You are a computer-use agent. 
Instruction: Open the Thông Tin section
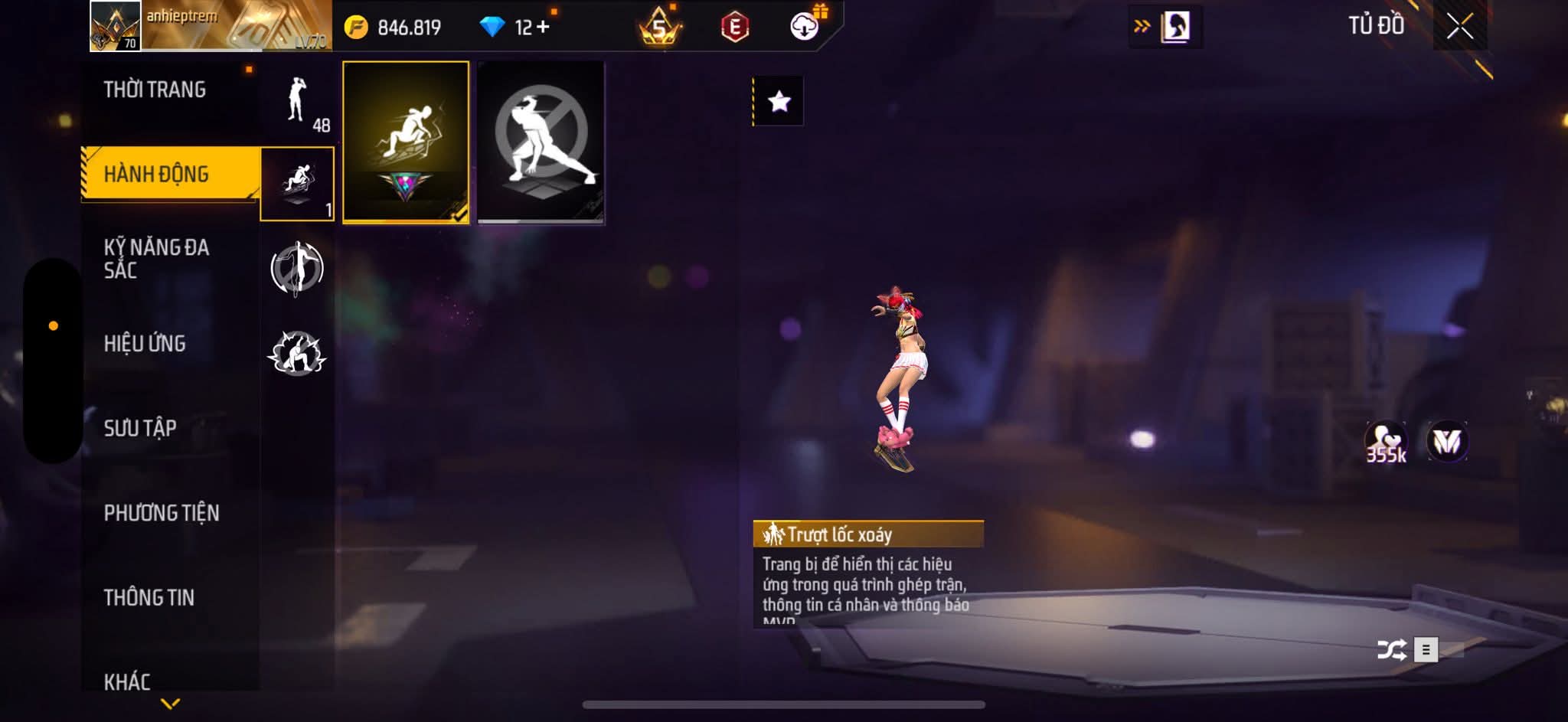click(x=149, y=597)
